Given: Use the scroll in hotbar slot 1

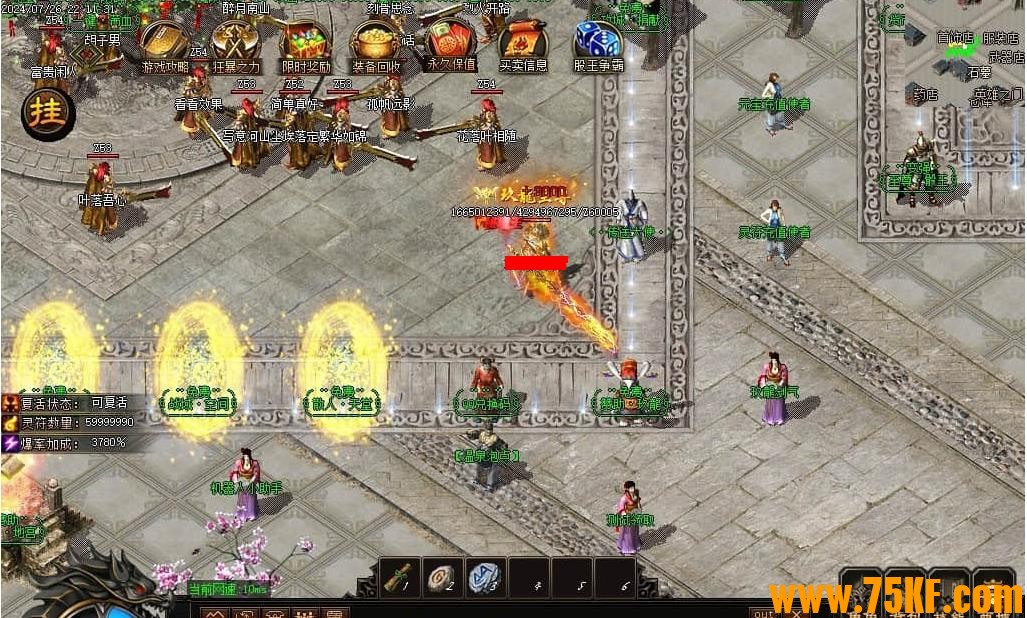Looking at the screenshot, I should coord(399,577).
